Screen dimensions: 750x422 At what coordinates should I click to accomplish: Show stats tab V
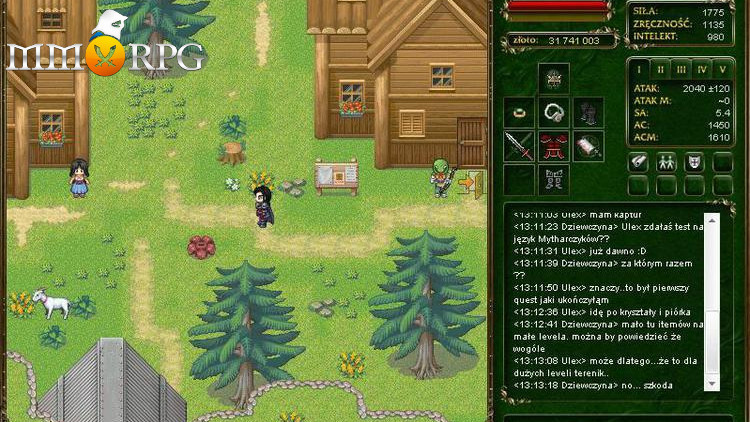pyautogui.click(x=722, y=69)
